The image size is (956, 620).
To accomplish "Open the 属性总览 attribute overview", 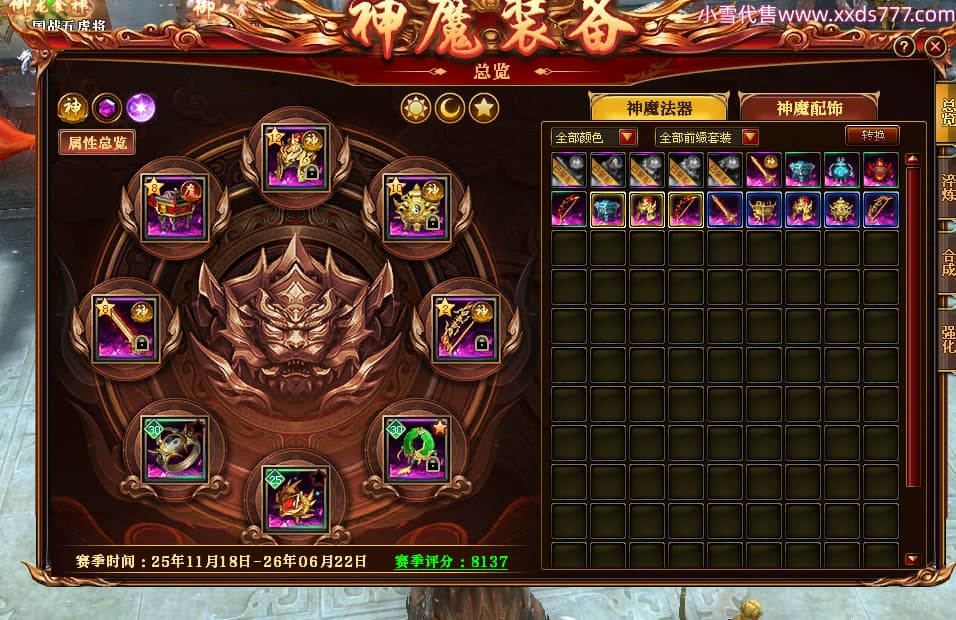I will coord(97,143).
